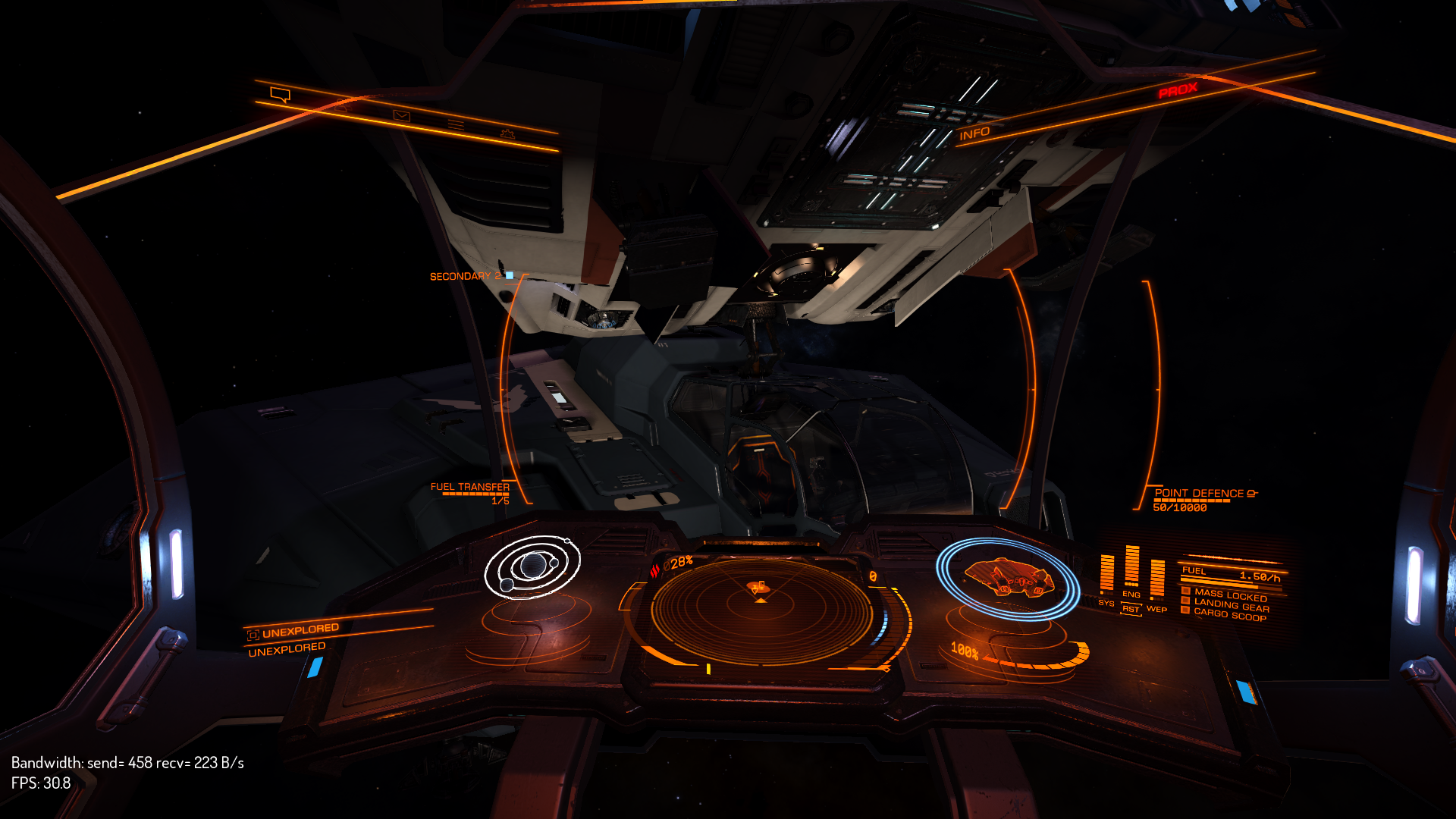Select the orbiting planet target hologram

point(532,567)
